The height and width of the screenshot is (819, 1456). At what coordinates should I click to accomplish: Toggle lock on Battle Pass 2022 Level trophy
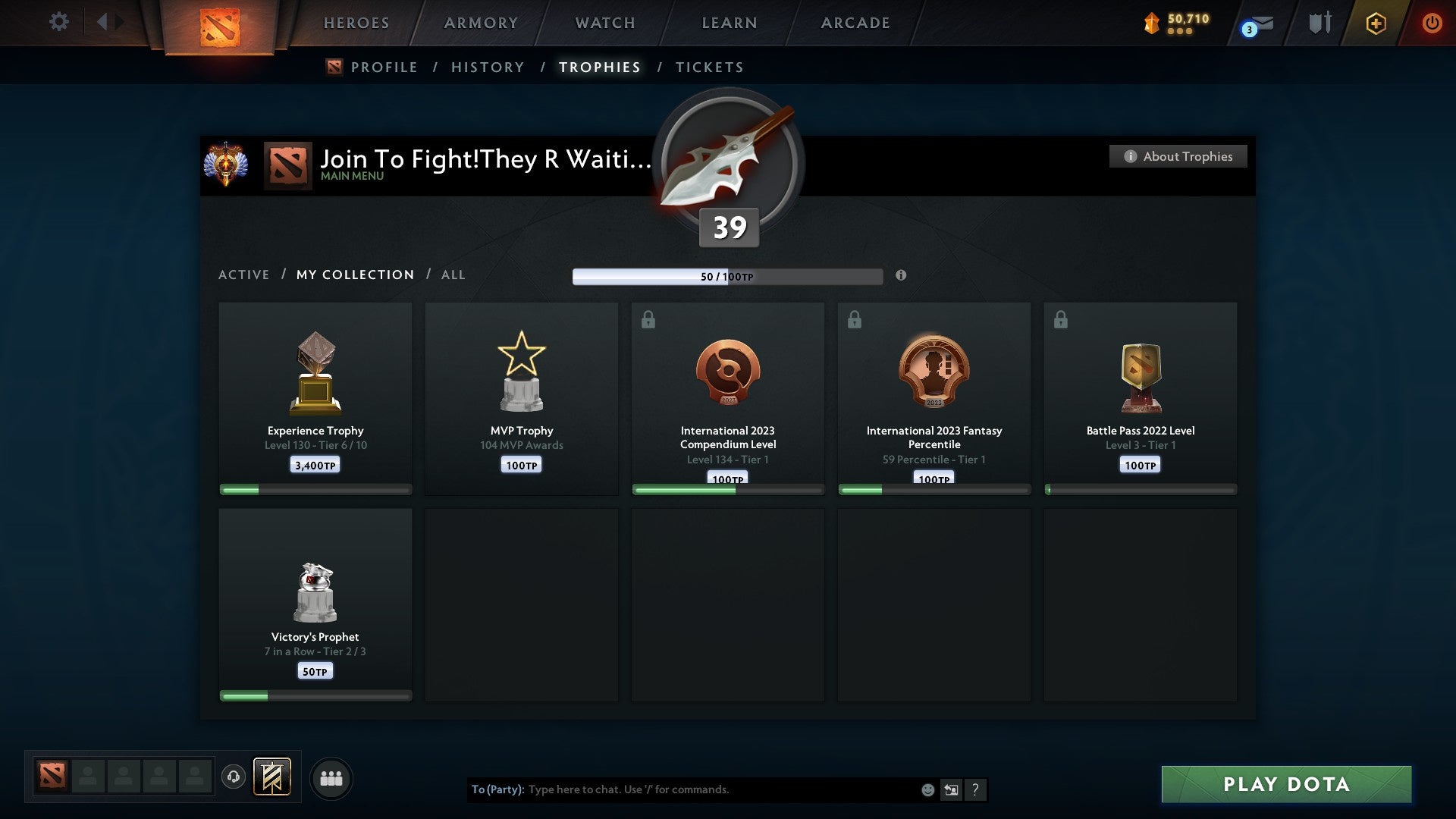click(x=1061, y=319)
